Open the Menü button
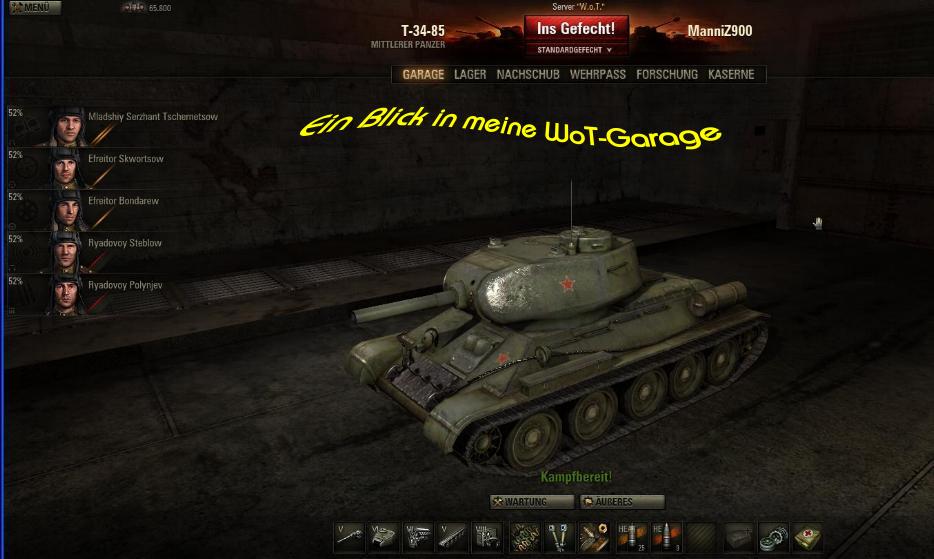Viewport: 934px width, 559px height. click(30, 7)
